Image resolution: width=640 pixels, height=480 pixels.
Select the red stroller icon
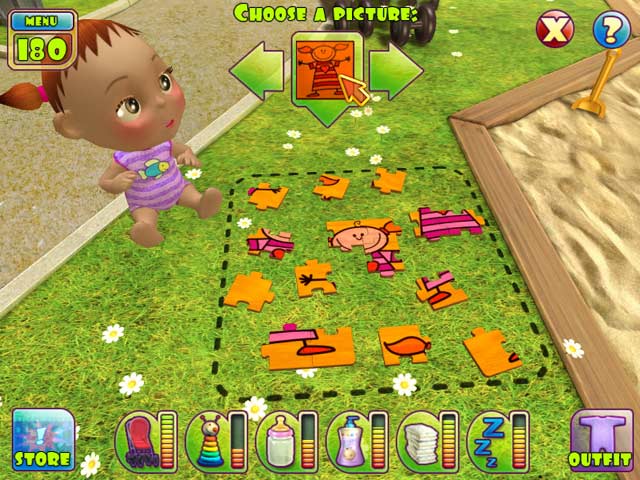tap(136, 441)
